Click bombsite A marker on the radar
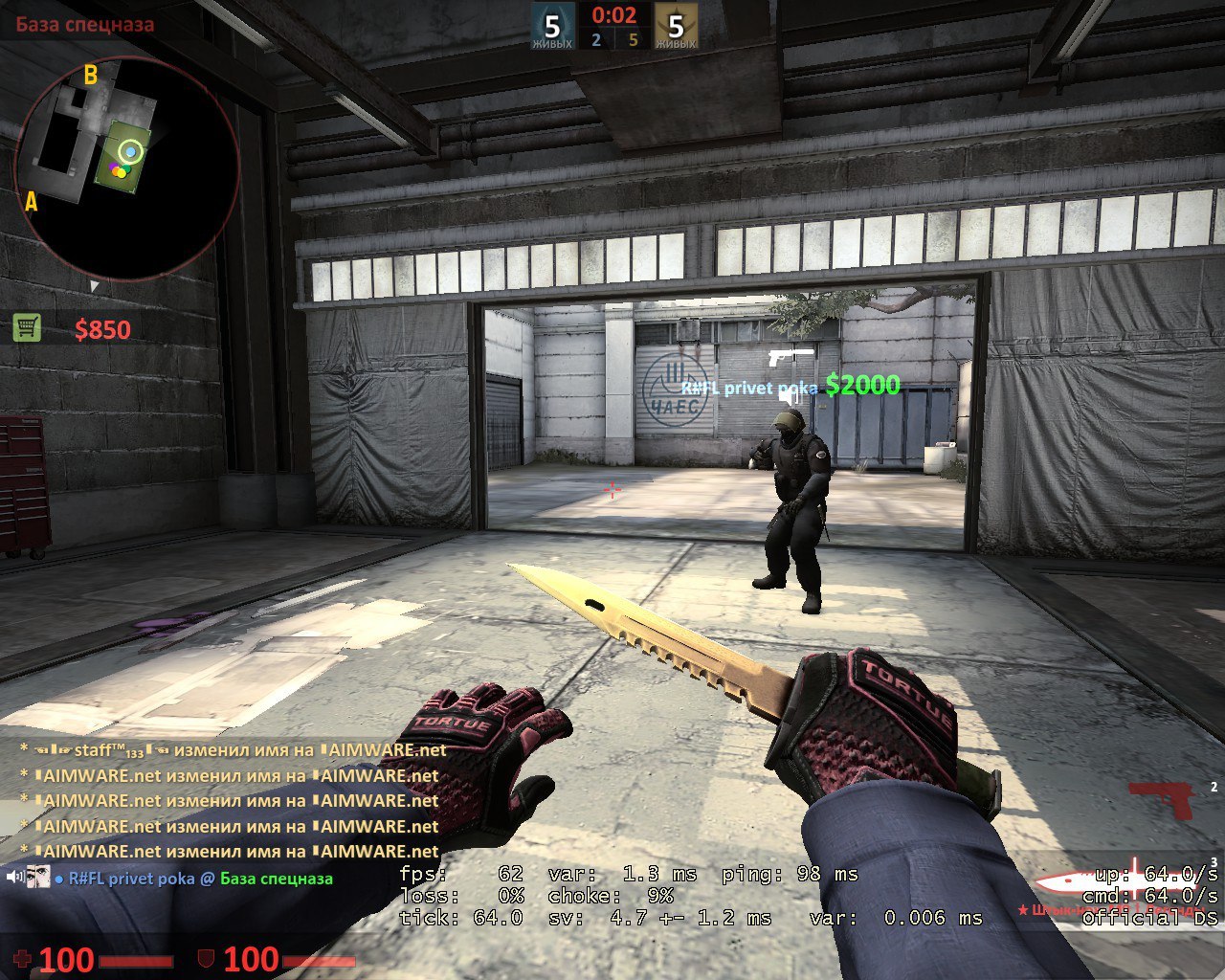Viewport: 1225px width, 980px height. (32, 202)
